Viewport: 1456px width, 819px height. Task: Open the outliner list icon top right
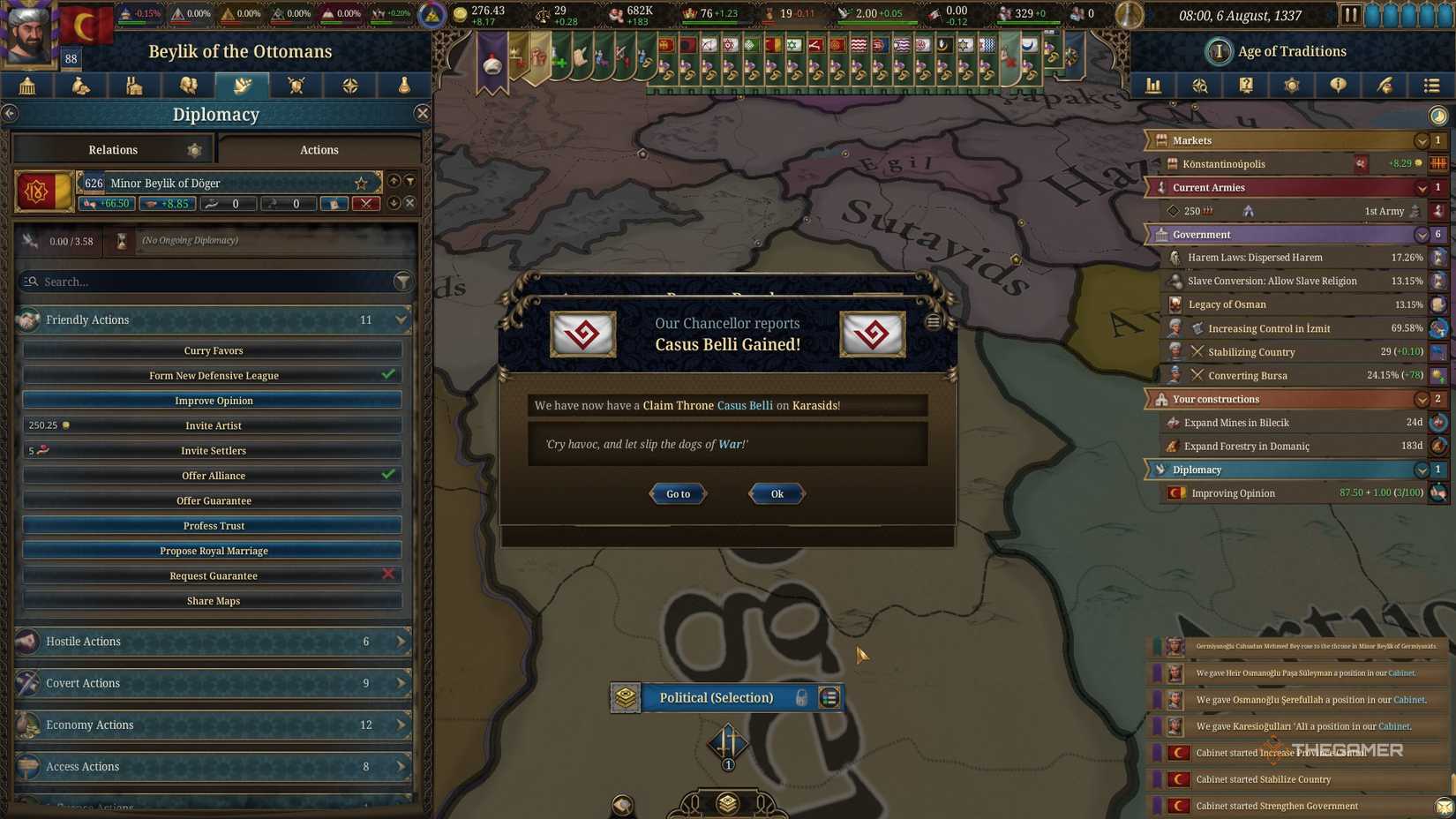1429,86
